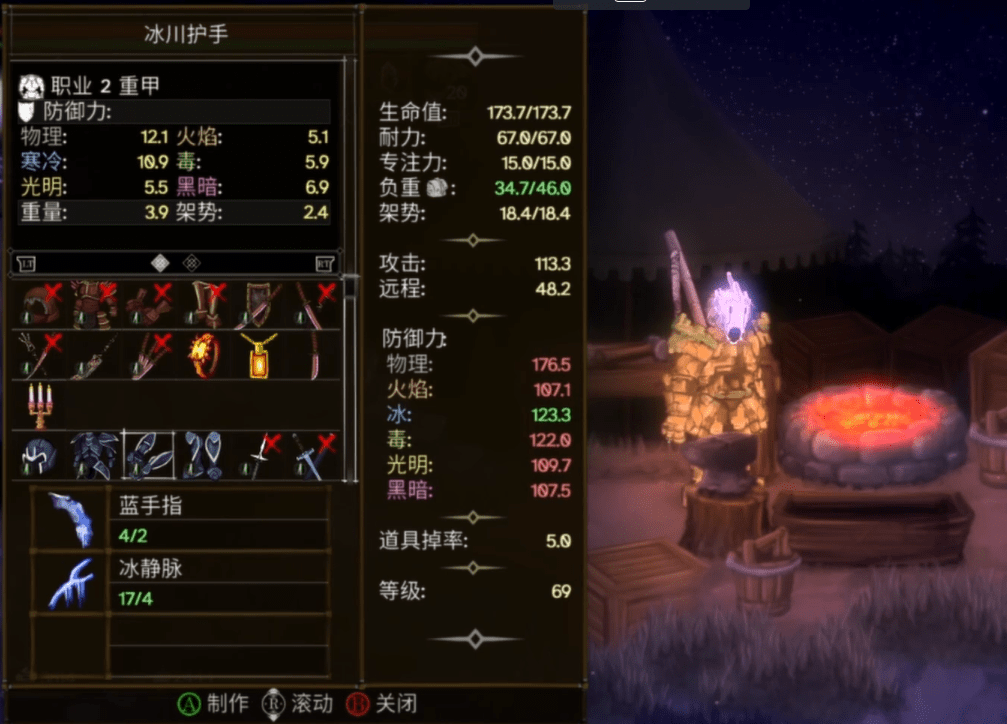The height and width of the screenshot is (724, 1007).
Task: Choose the red gauntlets recipe
Action: click(147, 303)
